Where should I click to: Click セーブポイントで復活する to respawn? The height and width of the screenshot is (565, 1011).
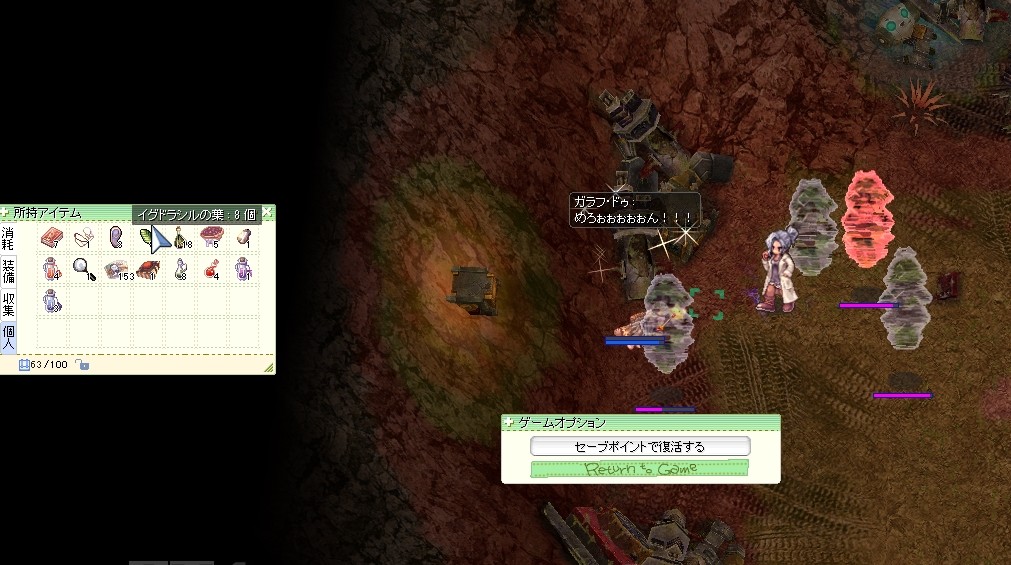pyautogui.click(x=640, y=446)
